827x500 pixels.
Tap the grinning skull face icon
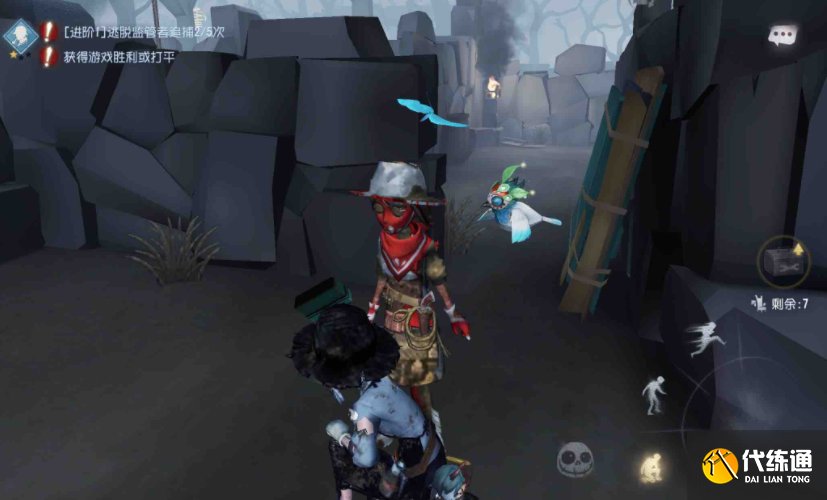[575, 459]
